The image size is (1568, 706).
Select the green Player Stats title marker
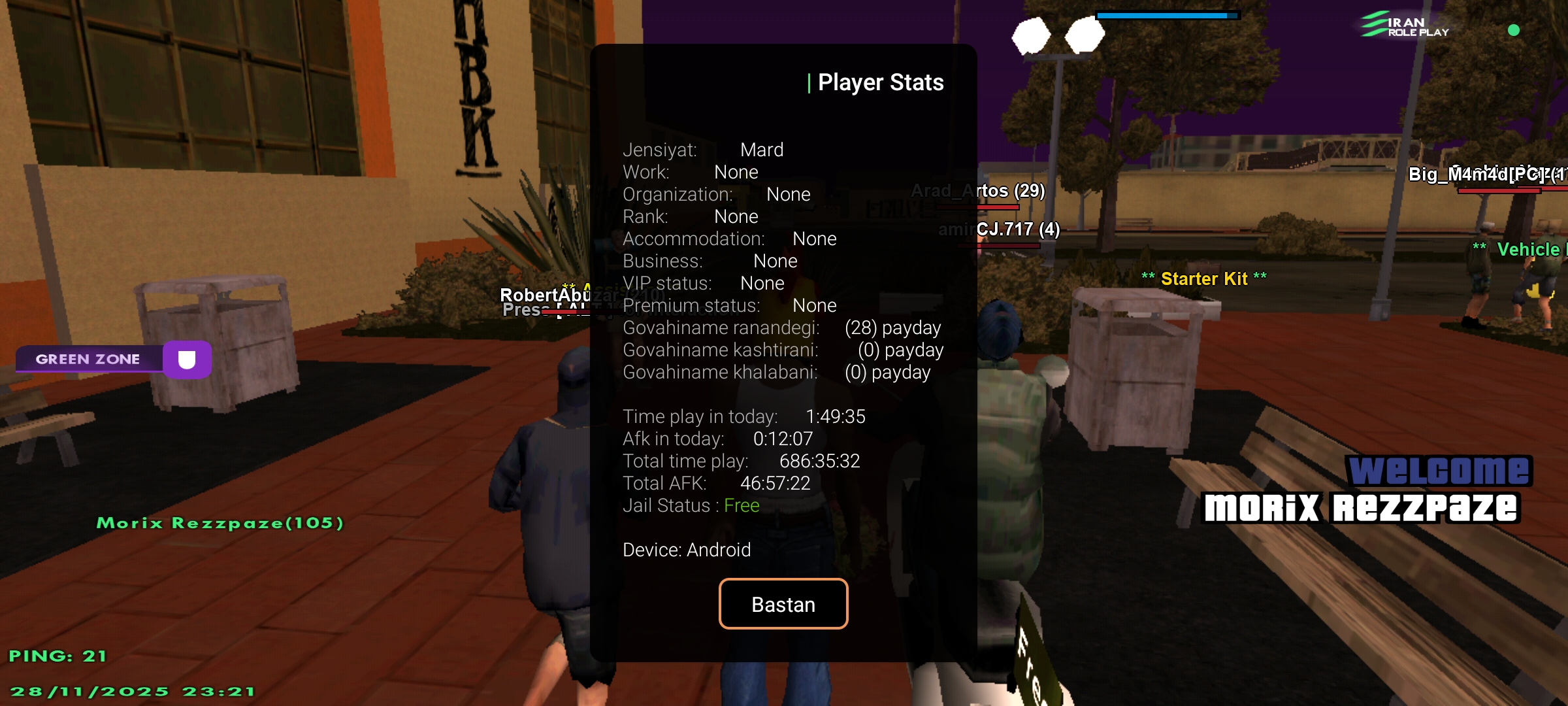[810, 82]
